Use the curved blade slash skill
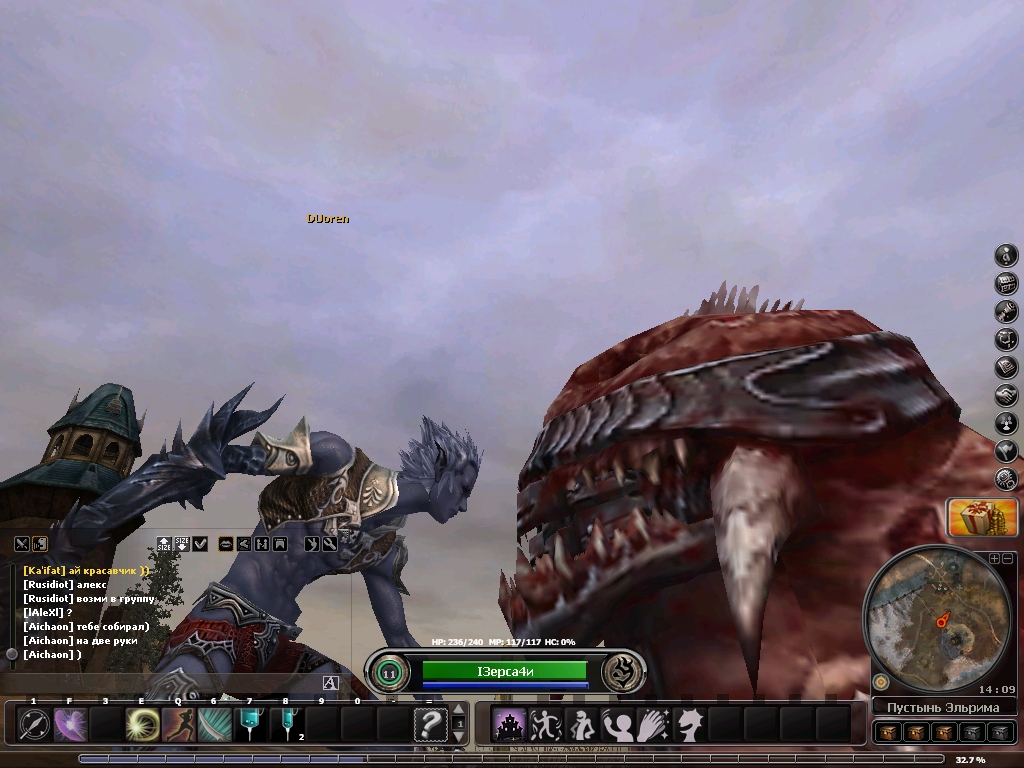 [213, 724]
